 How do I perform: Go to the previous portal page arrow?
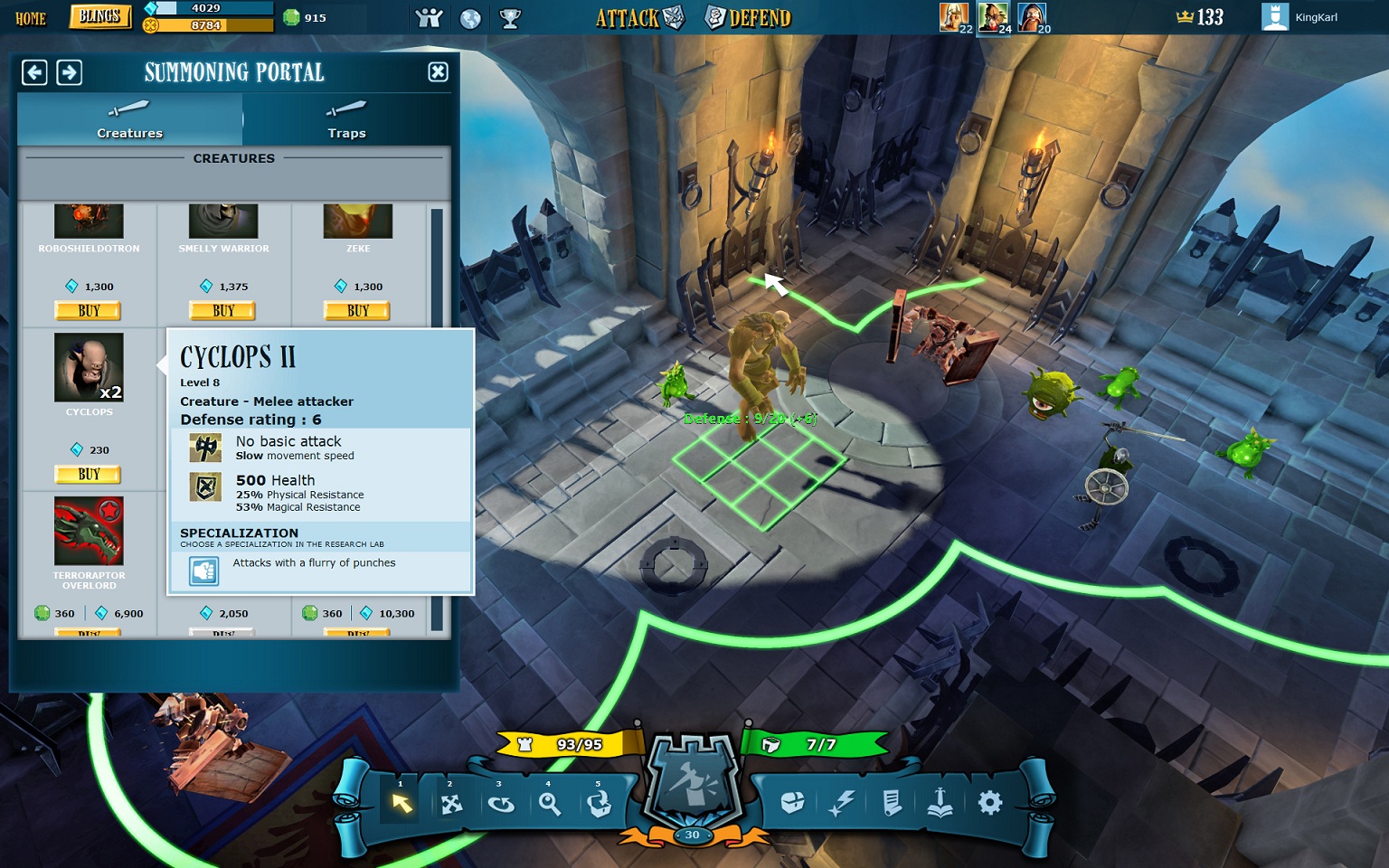34,72
